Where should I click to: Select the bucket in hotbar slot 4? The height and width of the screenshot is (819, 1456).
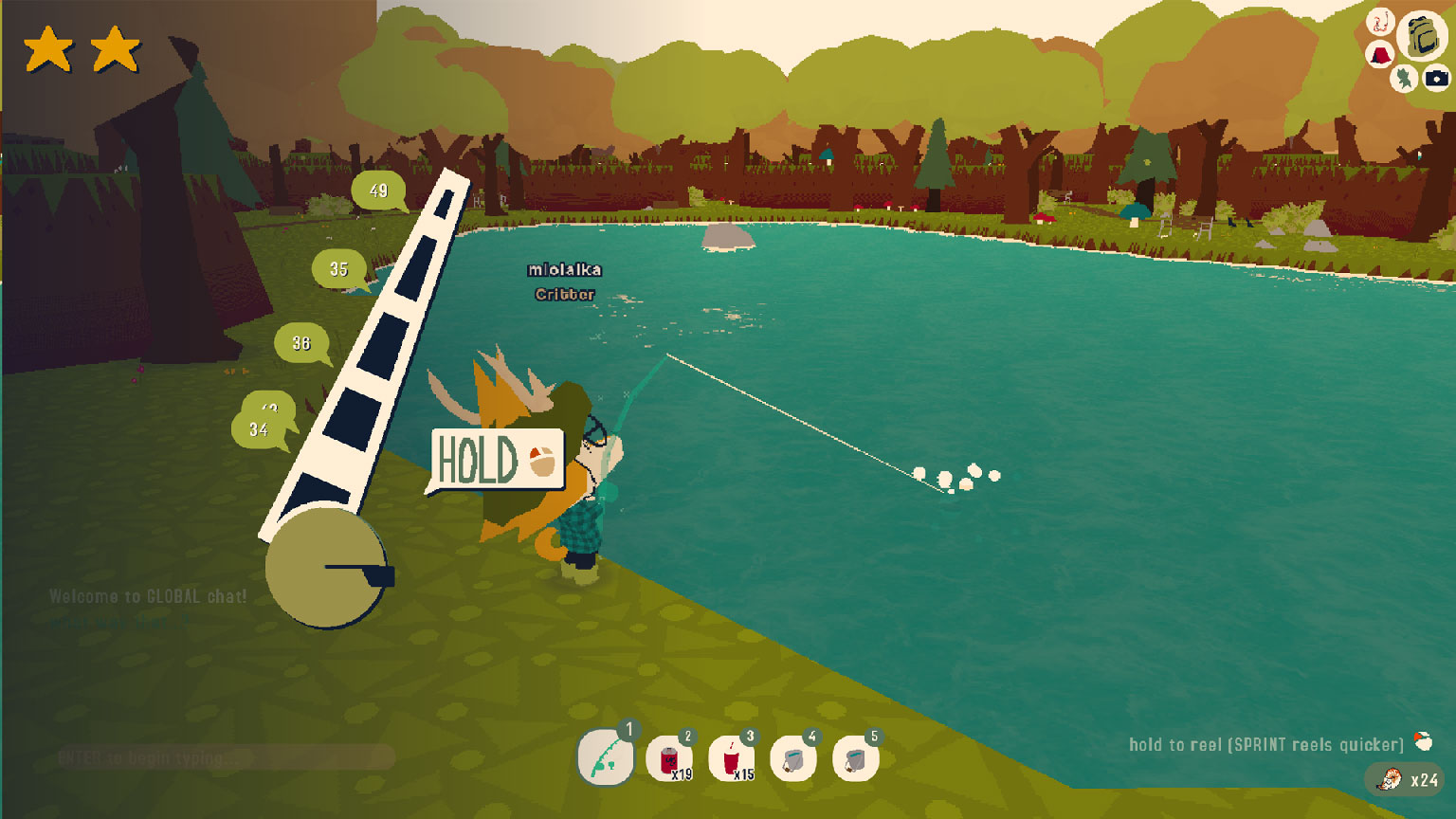[x=793, y=759]
